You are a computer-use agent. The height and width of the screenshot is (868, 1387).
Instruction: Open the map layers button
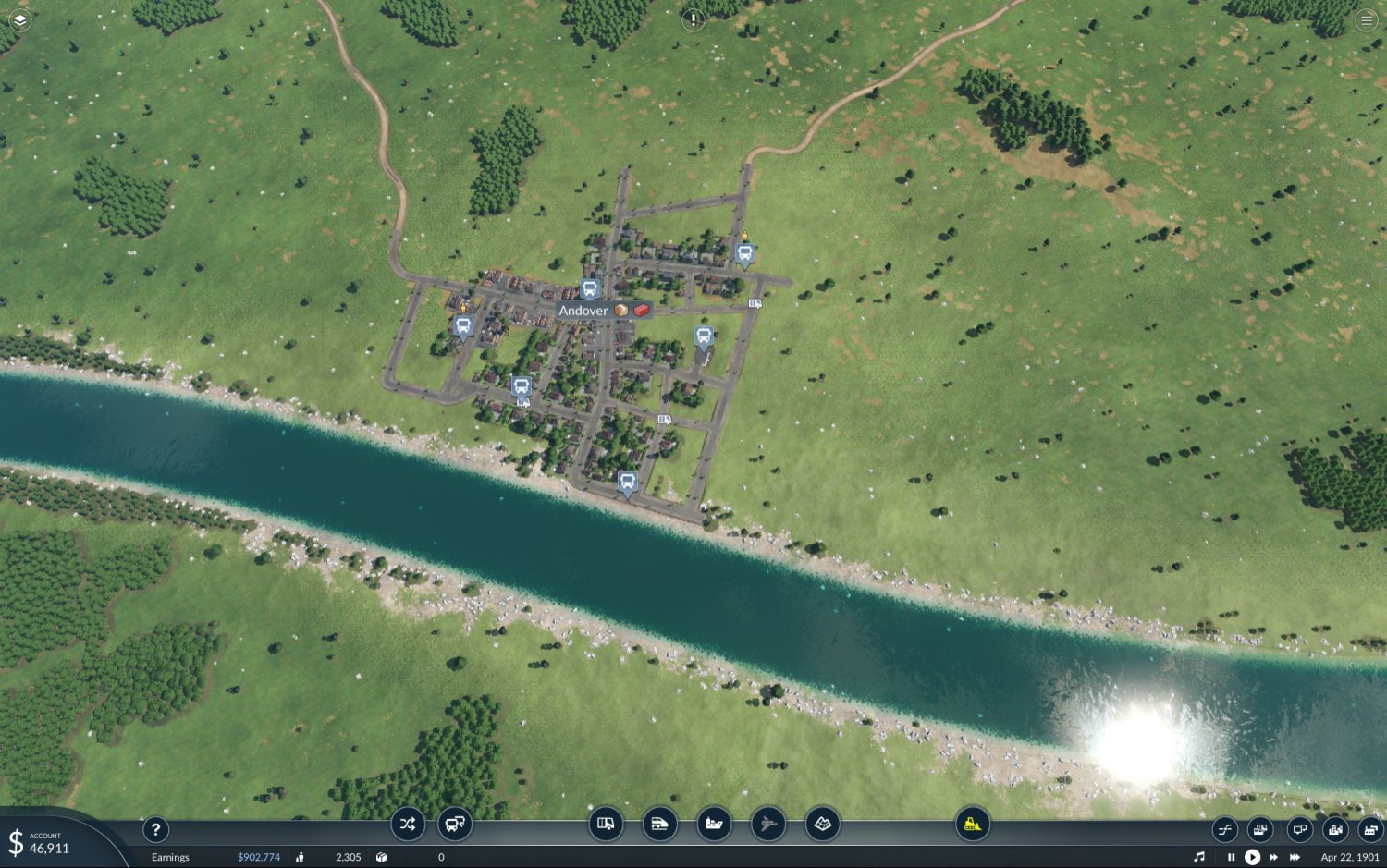(x=19, y=19)
